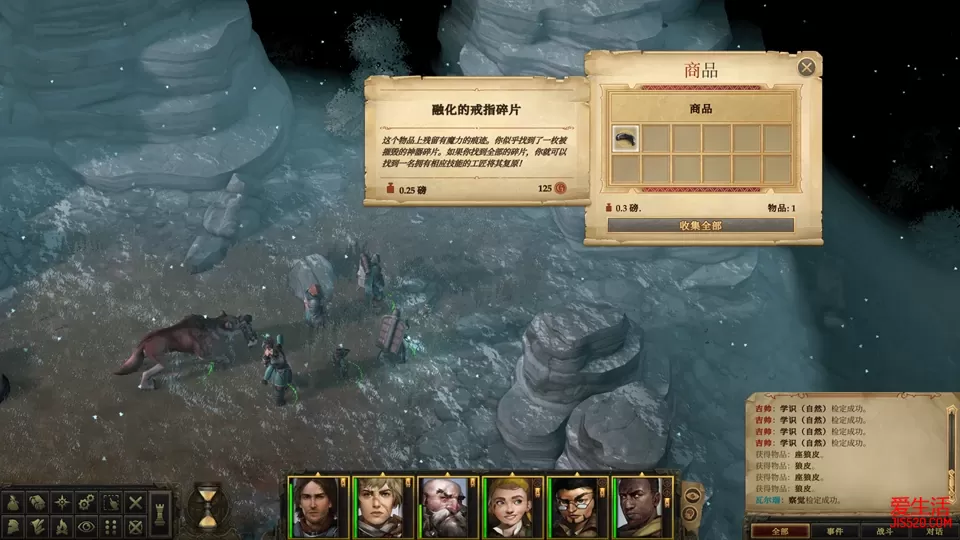Switch combat log to 战斗 tab
960x540 pixels.
coord(885,531)
